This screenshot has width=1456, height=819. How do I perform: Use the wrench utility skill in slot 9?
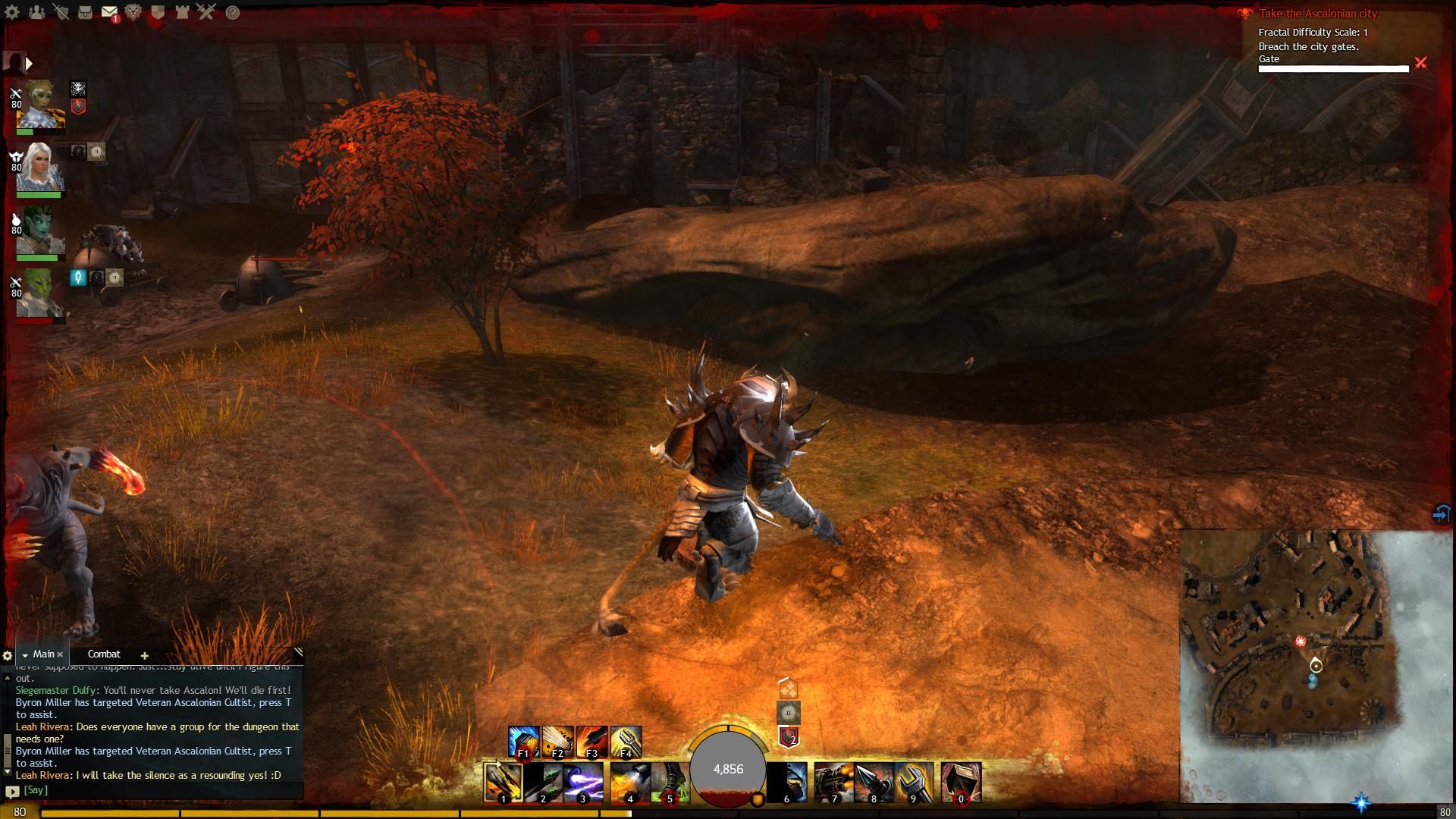pos(913,783)
